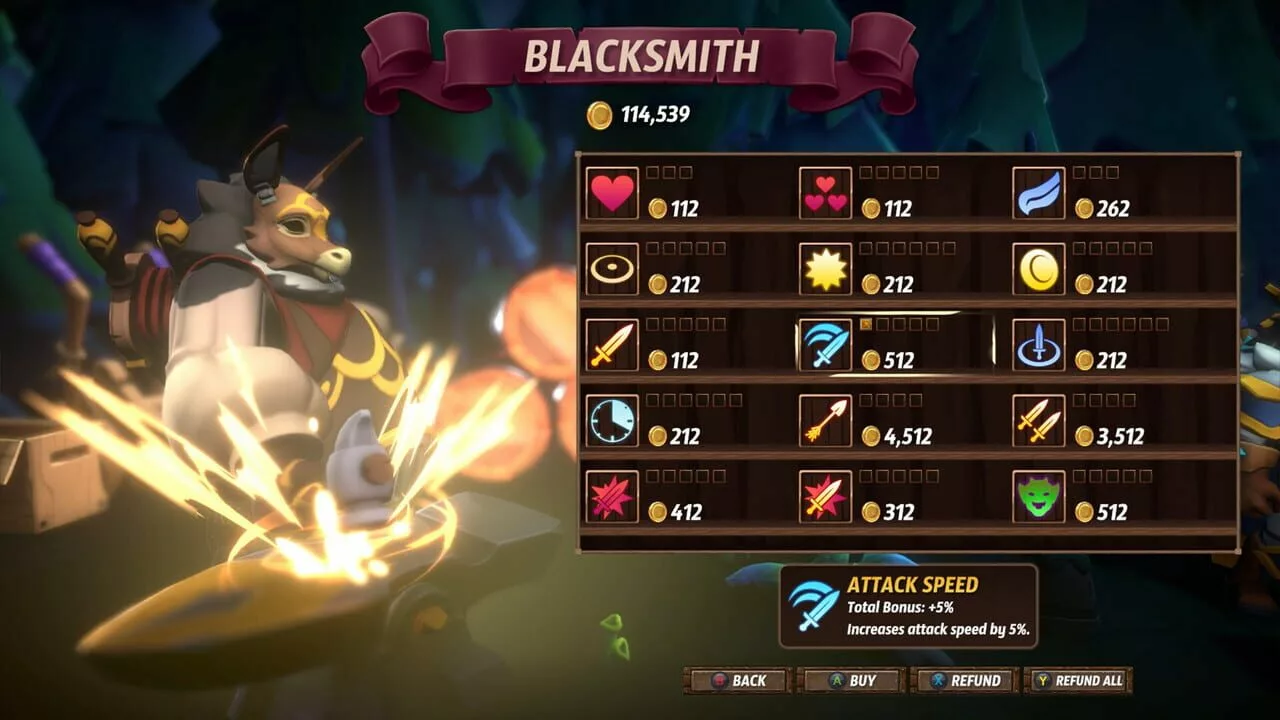
Task: Select the blue clock upgrade
Action: tap(612, 421)
